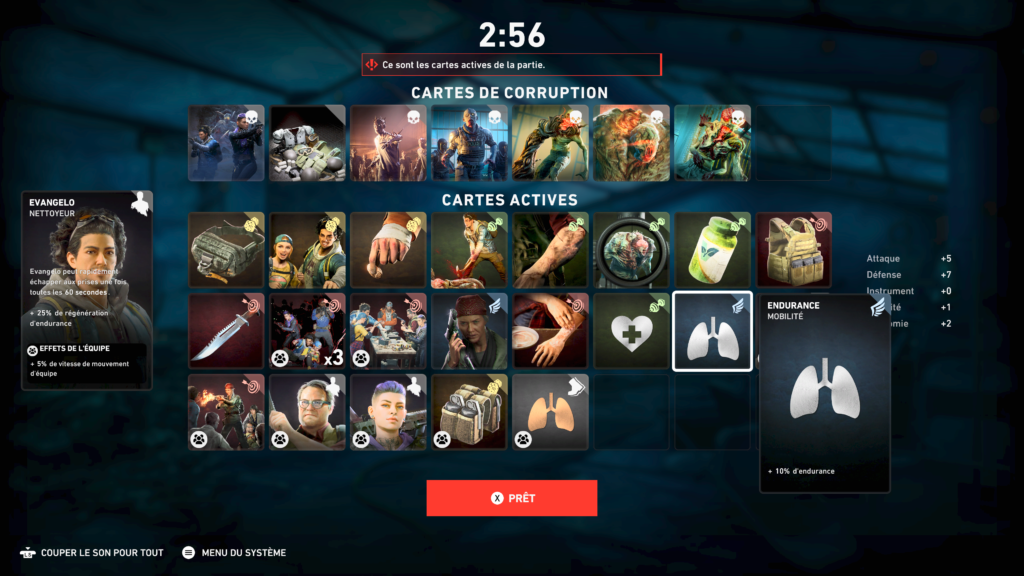
Task: Choose the tan tactical vest card
Action: tap(793, 250)
